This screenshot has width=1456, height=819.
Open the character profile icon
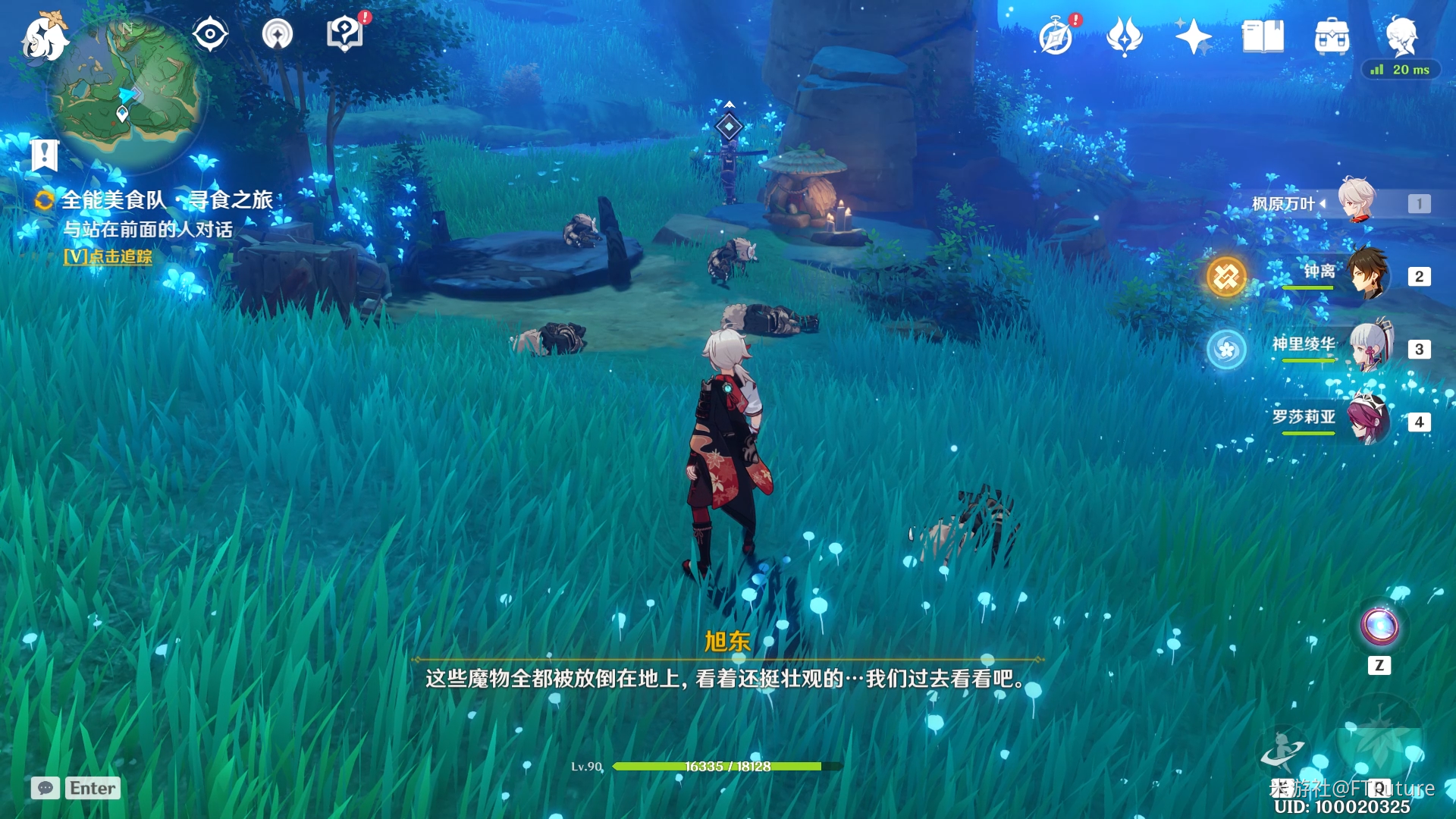point(1401,35)
